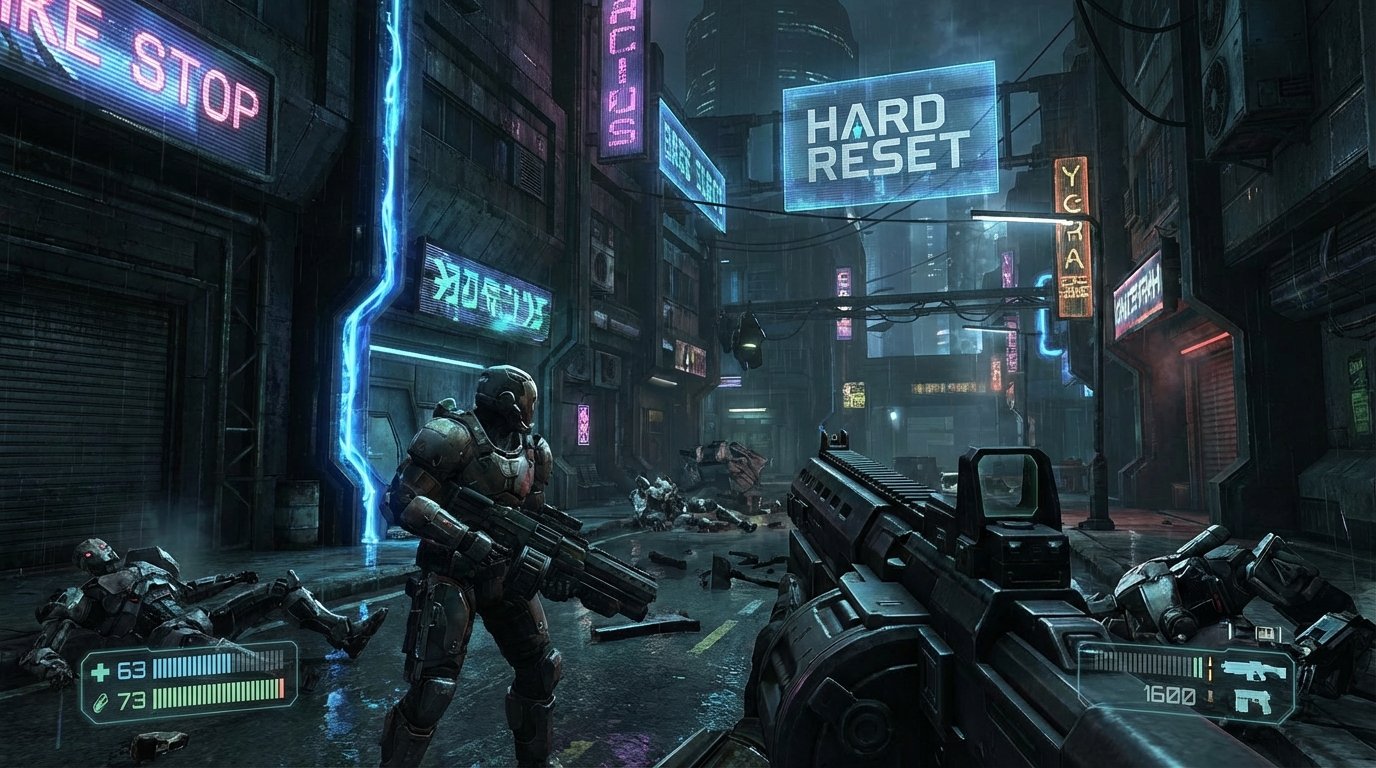Click the health cross icon on the HUD
This screenshot has height=768, width=1376.
pyautogui.click(x=100, y=671)
